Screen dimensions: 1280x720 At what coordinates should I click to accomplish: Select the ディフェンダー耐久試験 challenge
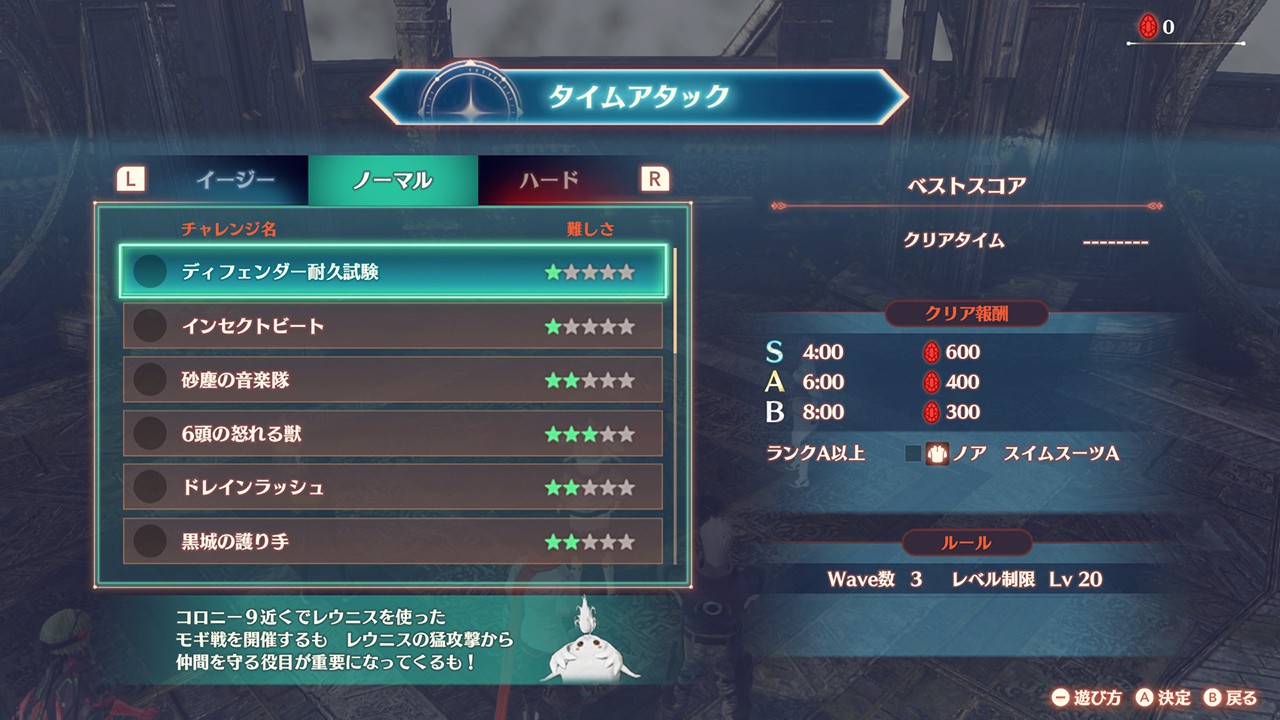[x=392, y=272]
